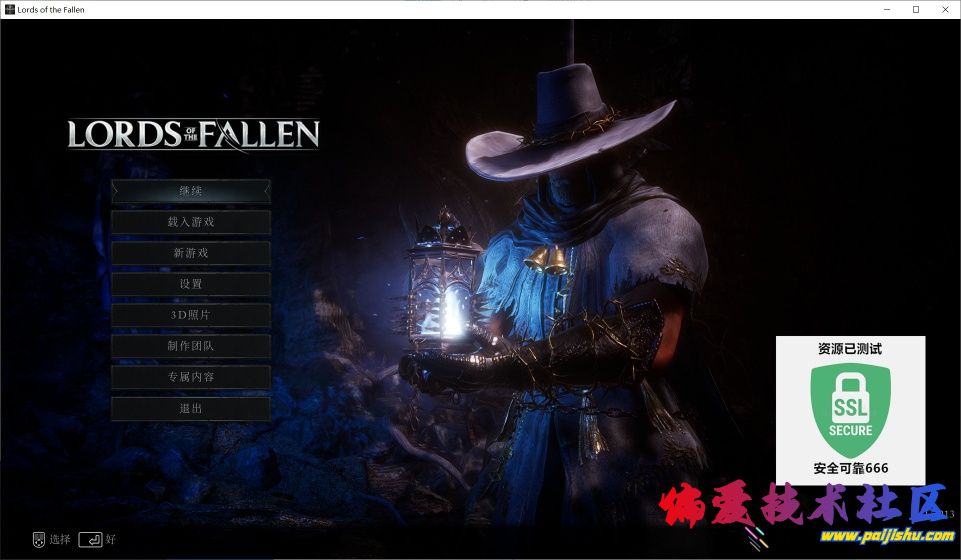The width and height of the screenshot is (961, 560).
Task: Open the 设置 (Settings) menu
Action: [190, 284]
